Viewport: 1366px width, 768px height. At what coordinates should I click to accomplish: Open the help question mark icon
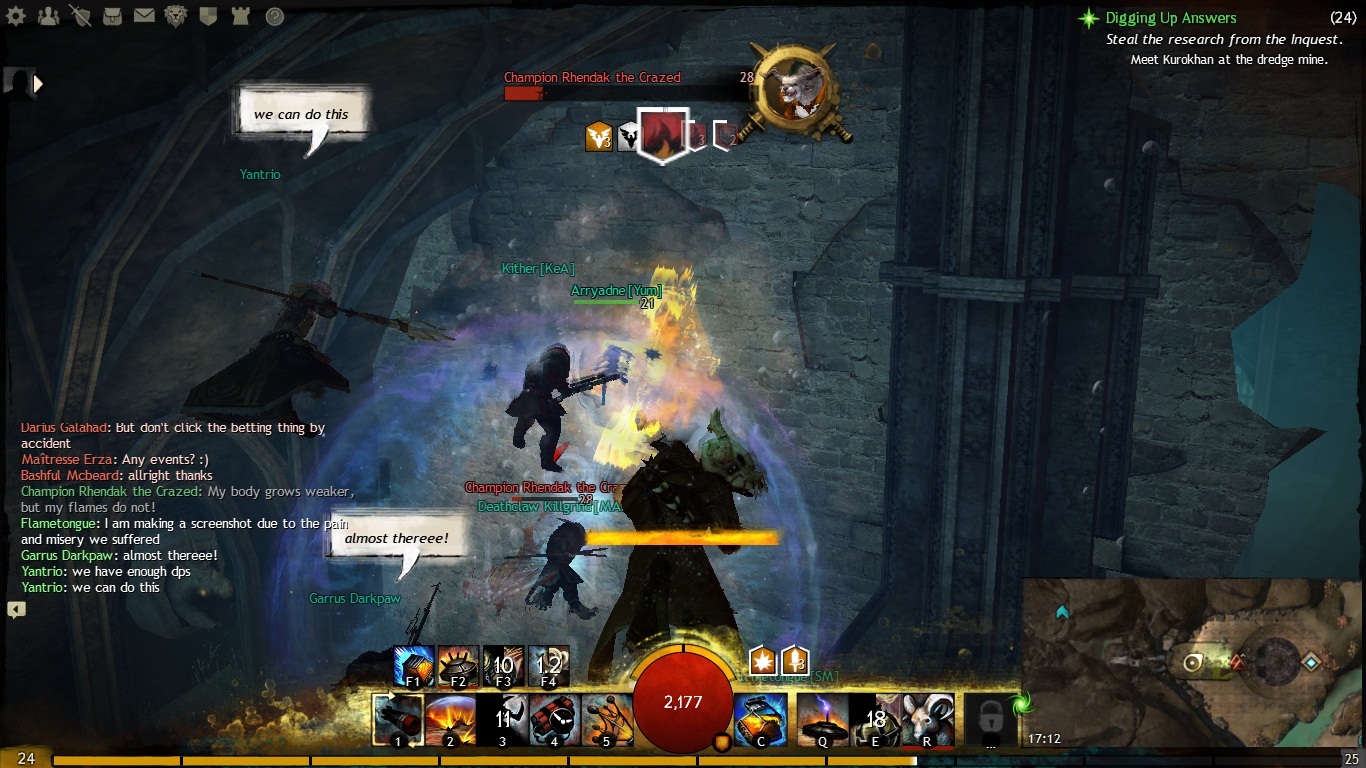274,16
